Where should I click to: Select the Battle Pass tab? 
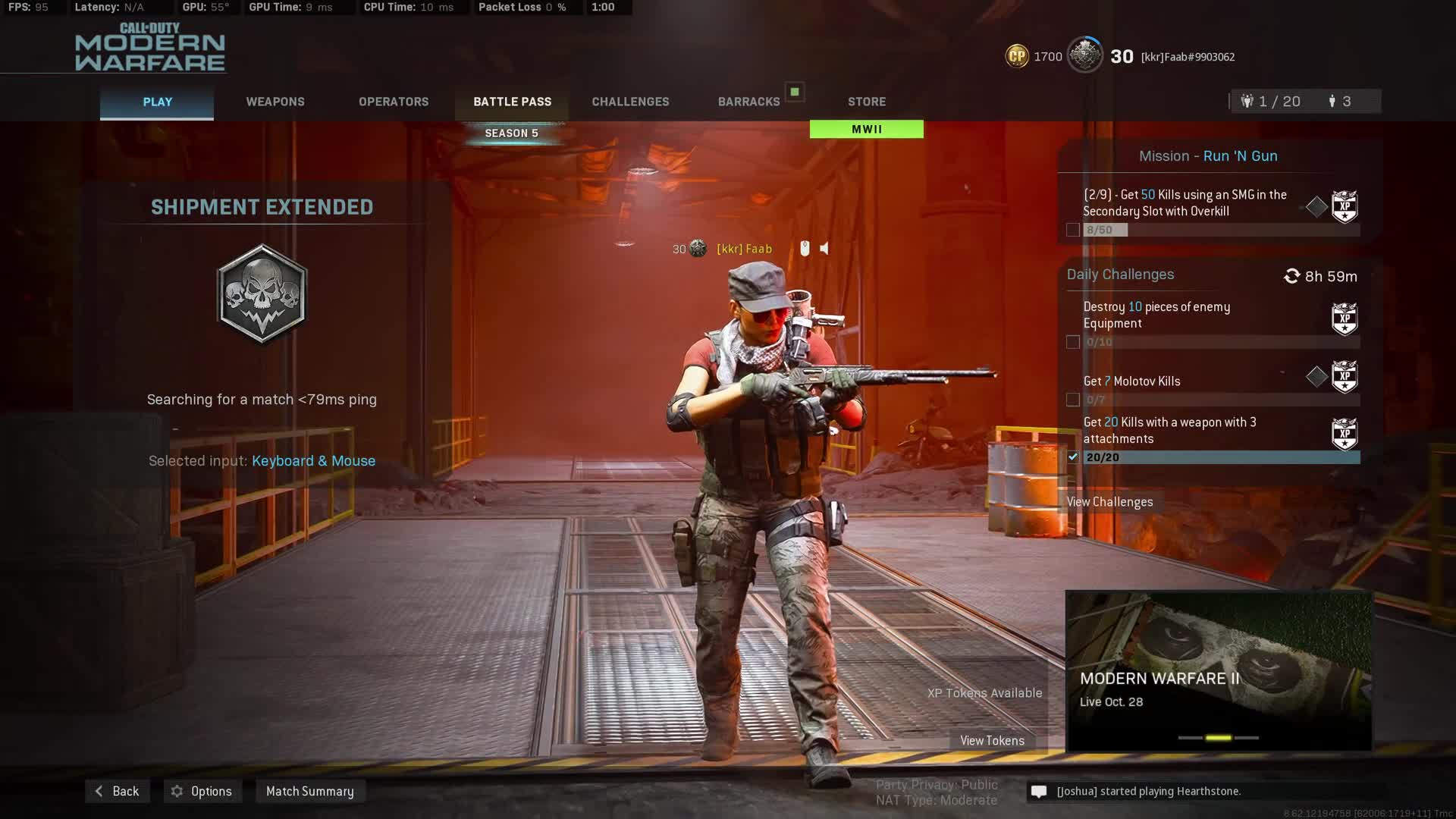(512, 102)
